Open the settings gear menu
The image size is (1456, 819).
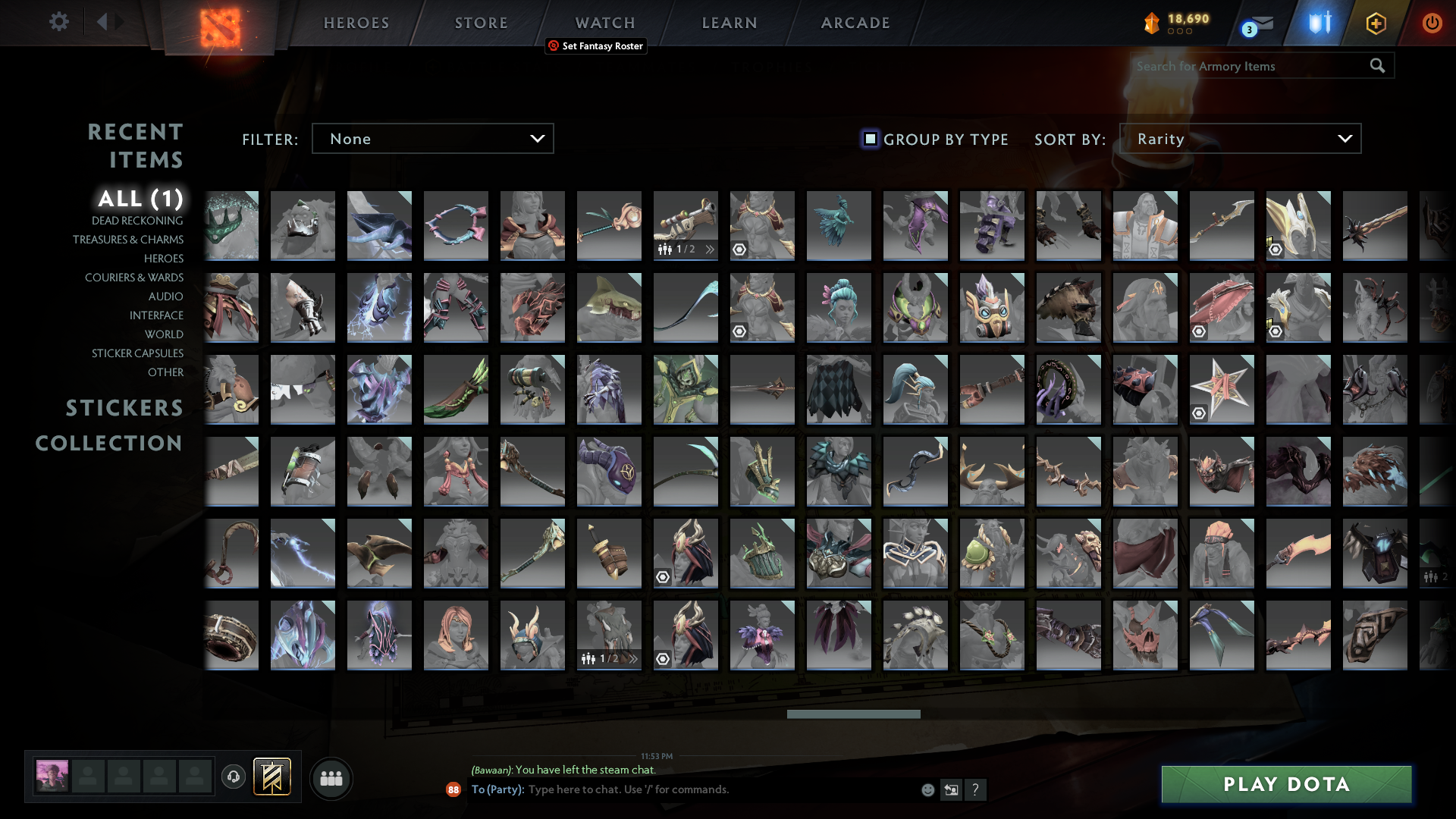(x=59, y=23)
